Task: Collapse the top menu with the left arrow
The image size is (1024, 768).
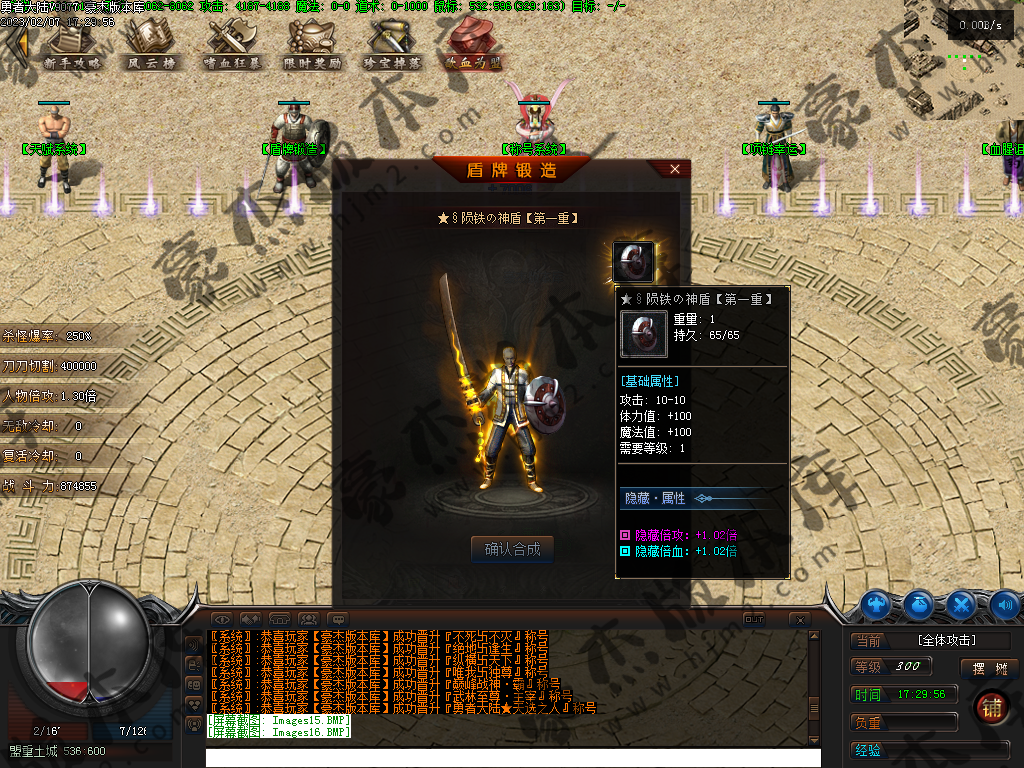Action: click(14, 45)
